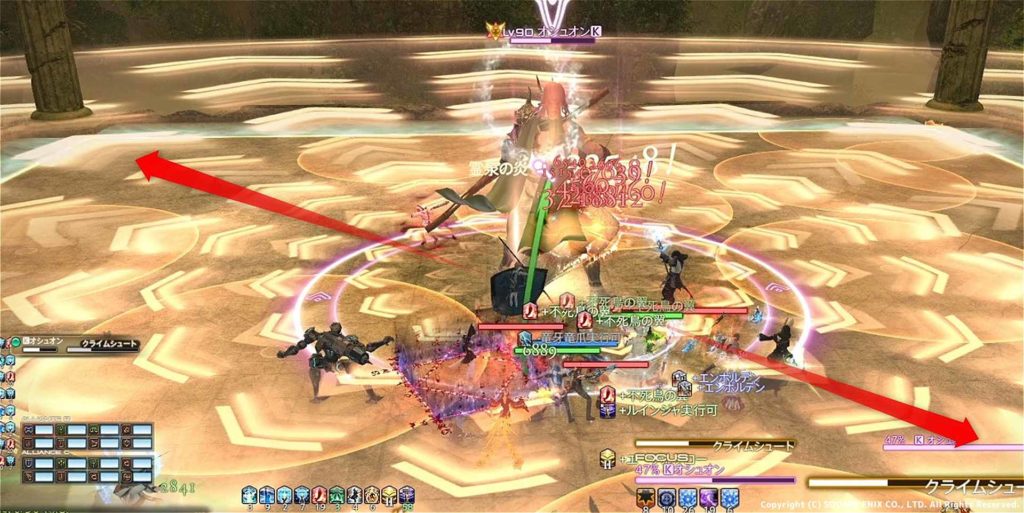Viewport: 1024px width, 513px height.
Task: Click the blue gear debuff icon
Action: [666, 495]
